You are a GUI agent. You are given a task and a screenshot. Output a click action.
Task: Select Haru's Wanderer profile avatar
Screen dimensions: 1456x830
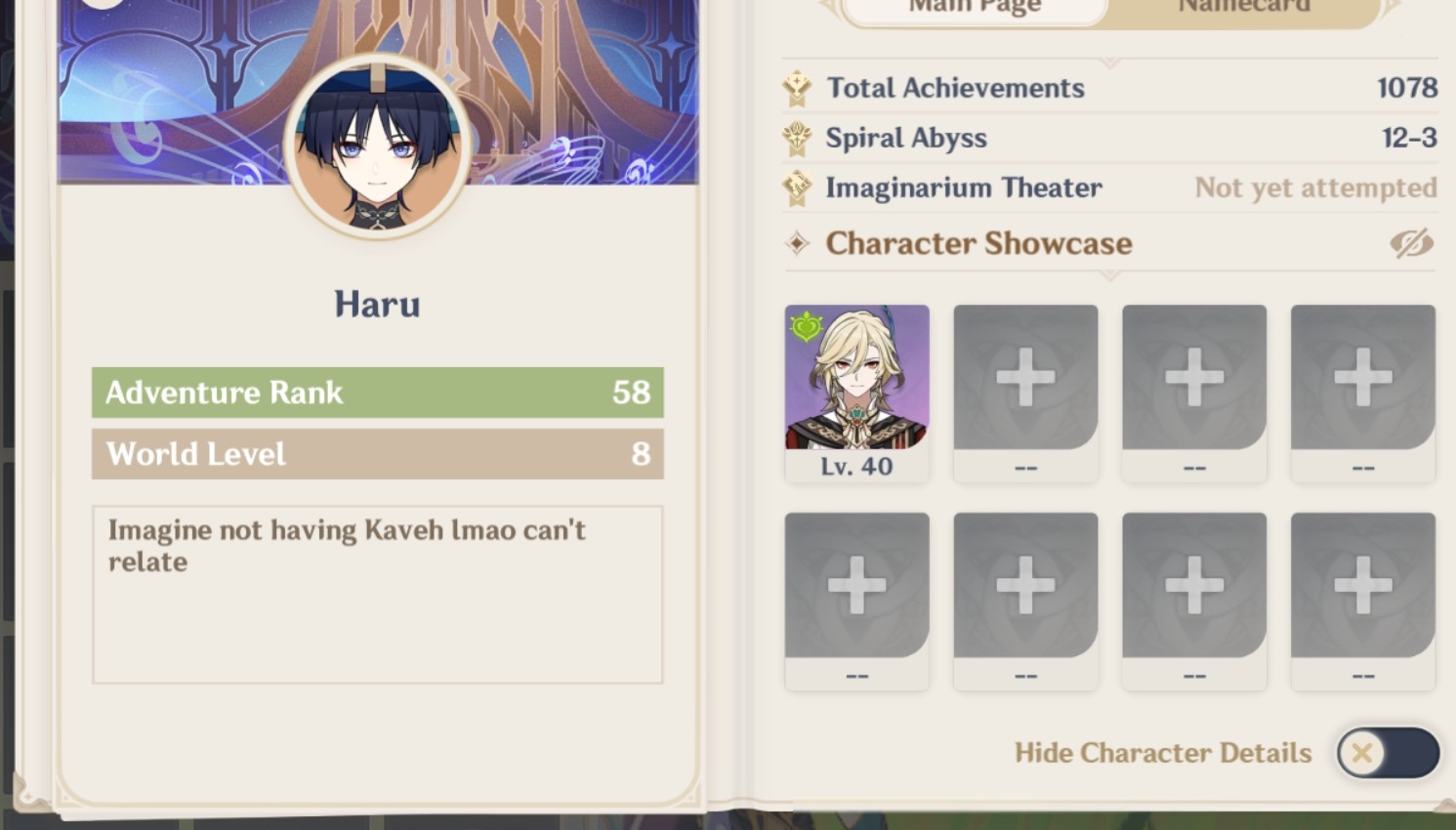pos(376,146)
